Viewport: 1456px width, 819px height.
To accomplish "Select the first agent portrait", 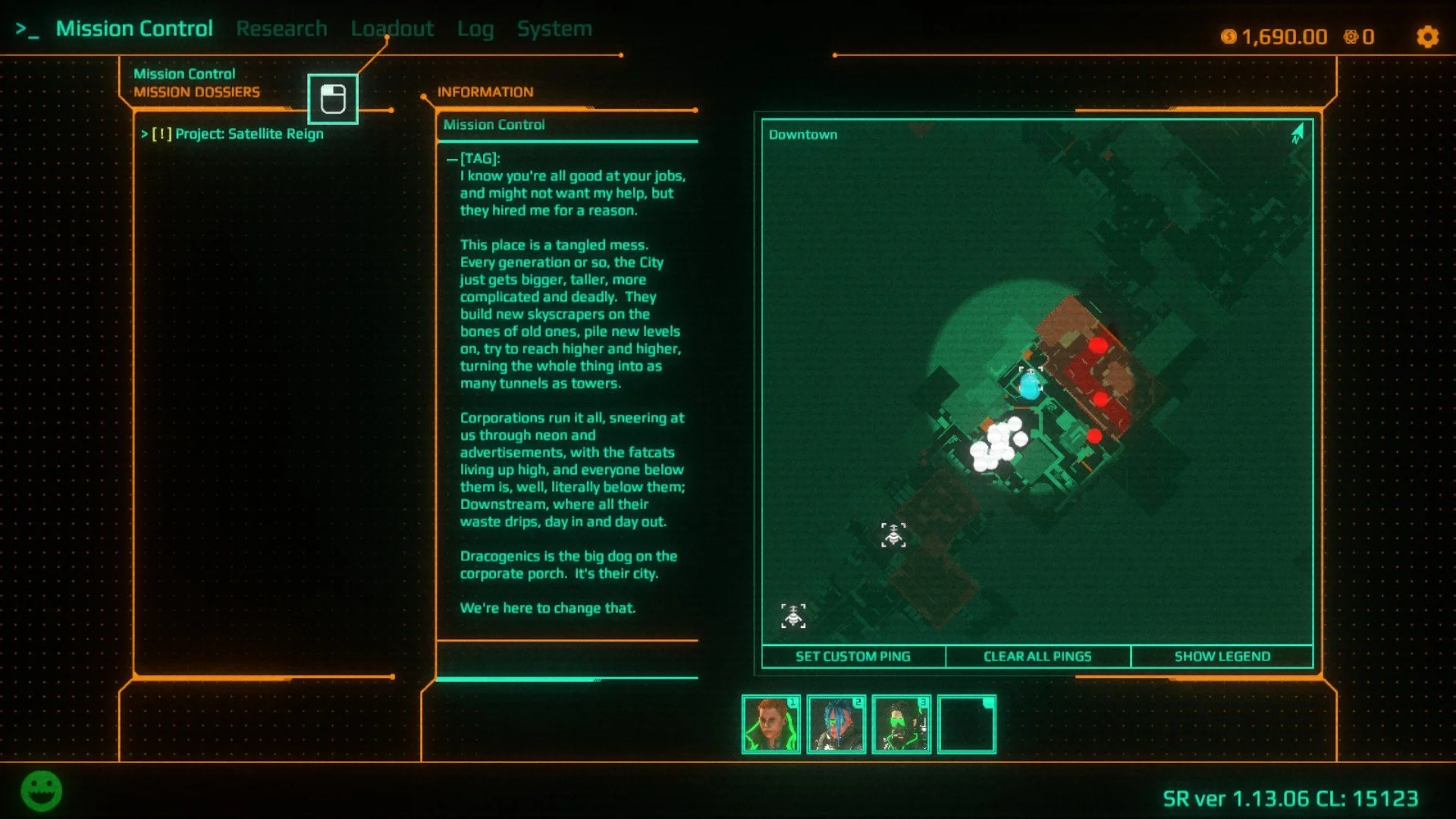I will point(770,725).
